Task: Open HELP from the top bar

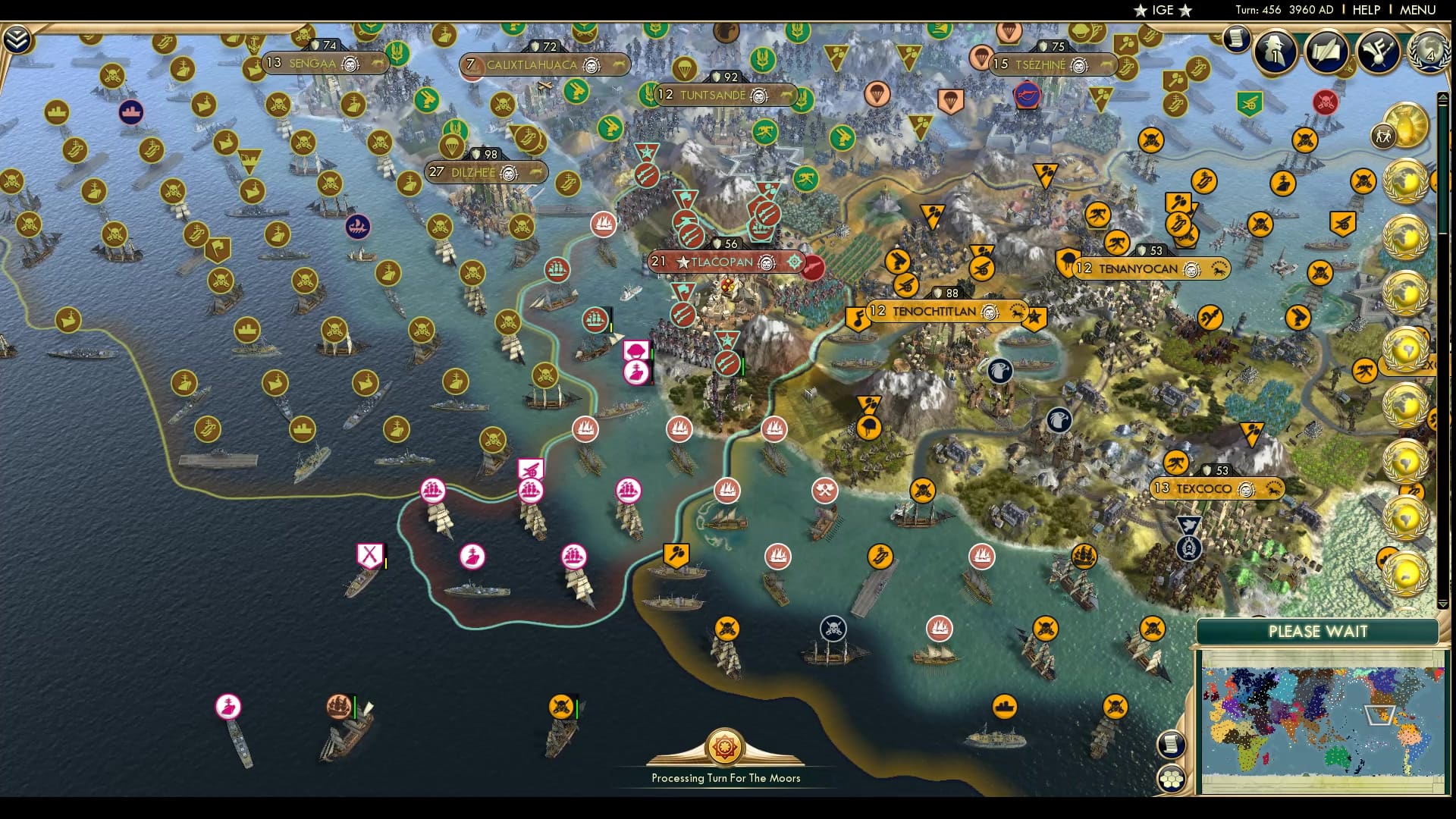Action: pyautogui.click(x=1365, y=11)
